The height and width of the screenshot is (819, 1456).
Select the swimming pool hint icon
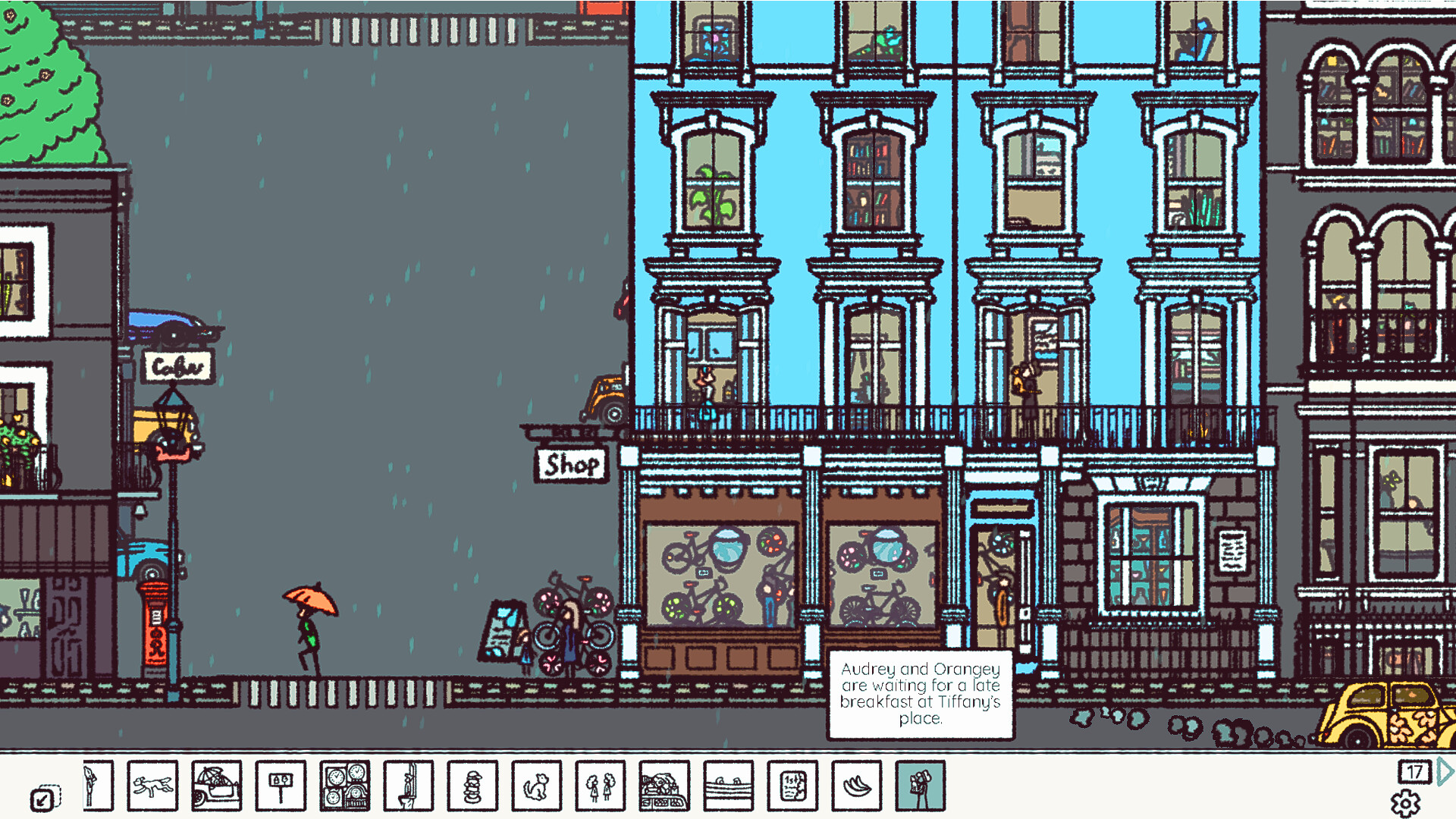[x=728, y=786]
